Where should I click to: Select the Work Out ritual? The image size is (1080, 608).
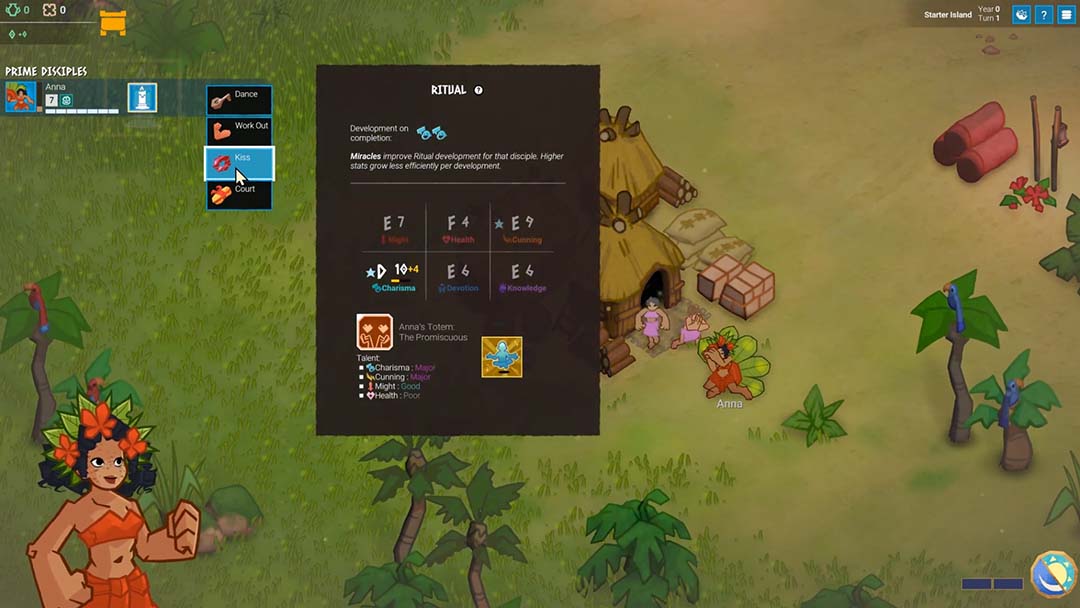point(239,131)
